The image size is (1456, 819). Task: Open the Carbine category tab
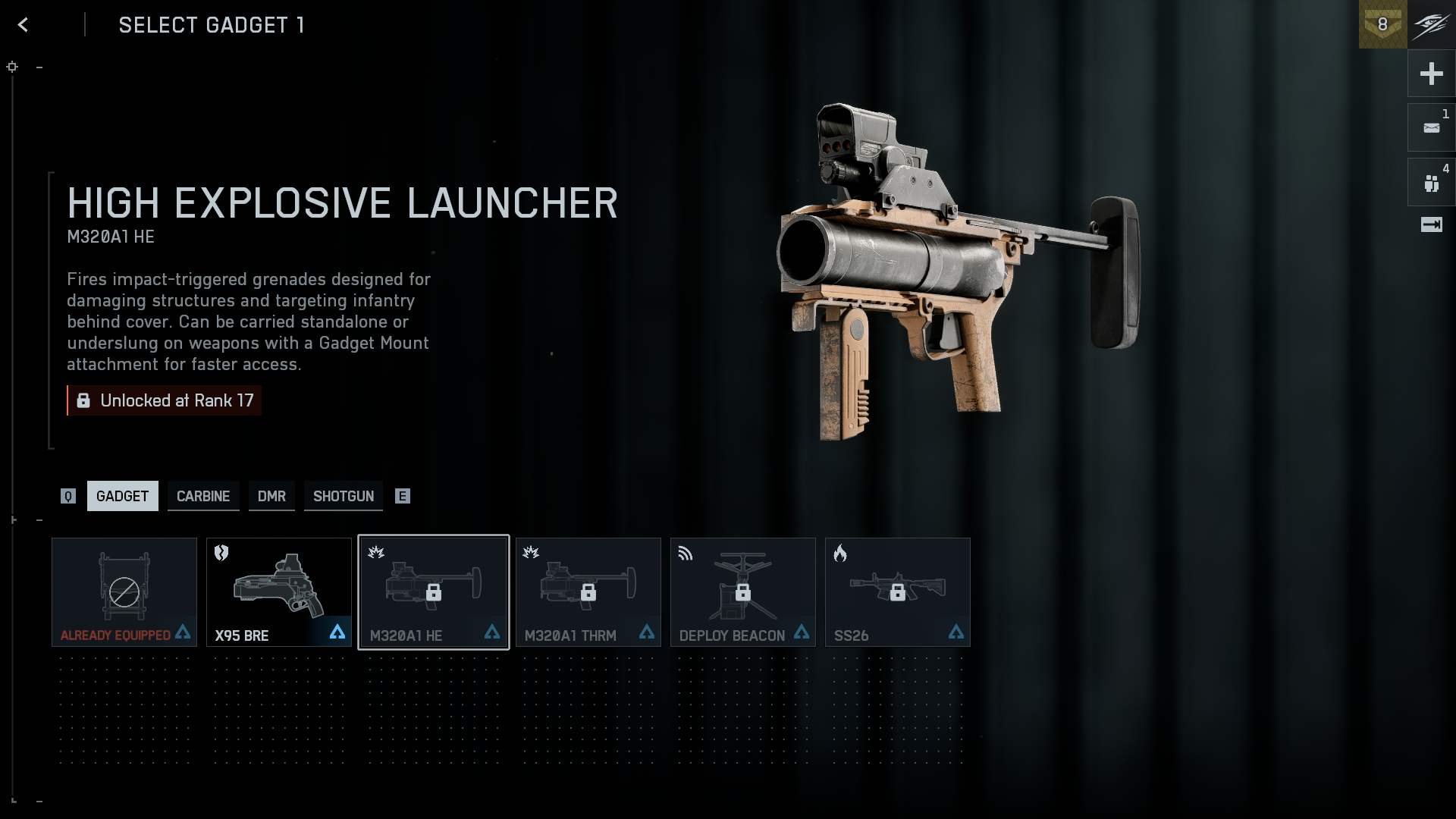click(203, 496)
